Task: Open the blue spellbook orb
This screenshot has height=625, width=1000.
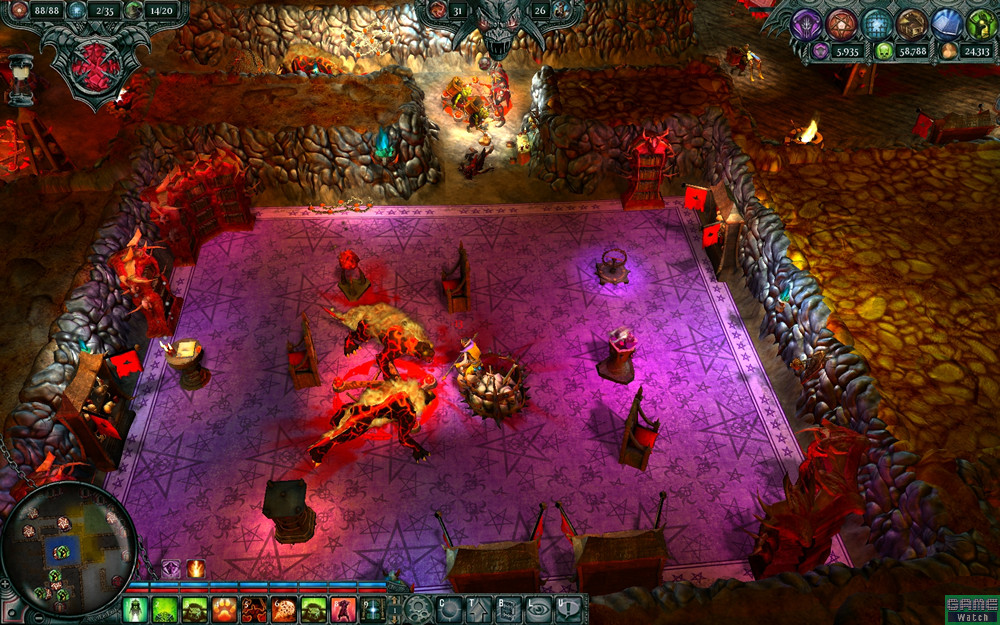Action: click(x=947, y=23)
